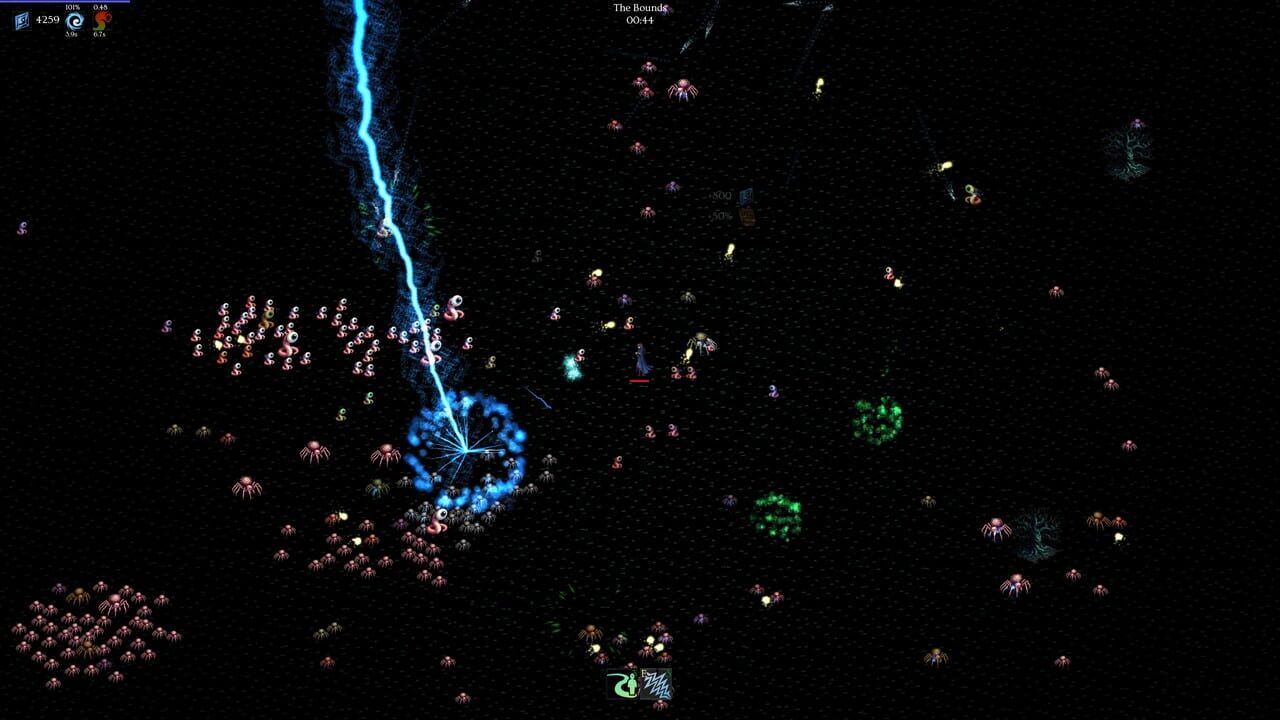Click the score counter reading 4259

coord(48,19)
